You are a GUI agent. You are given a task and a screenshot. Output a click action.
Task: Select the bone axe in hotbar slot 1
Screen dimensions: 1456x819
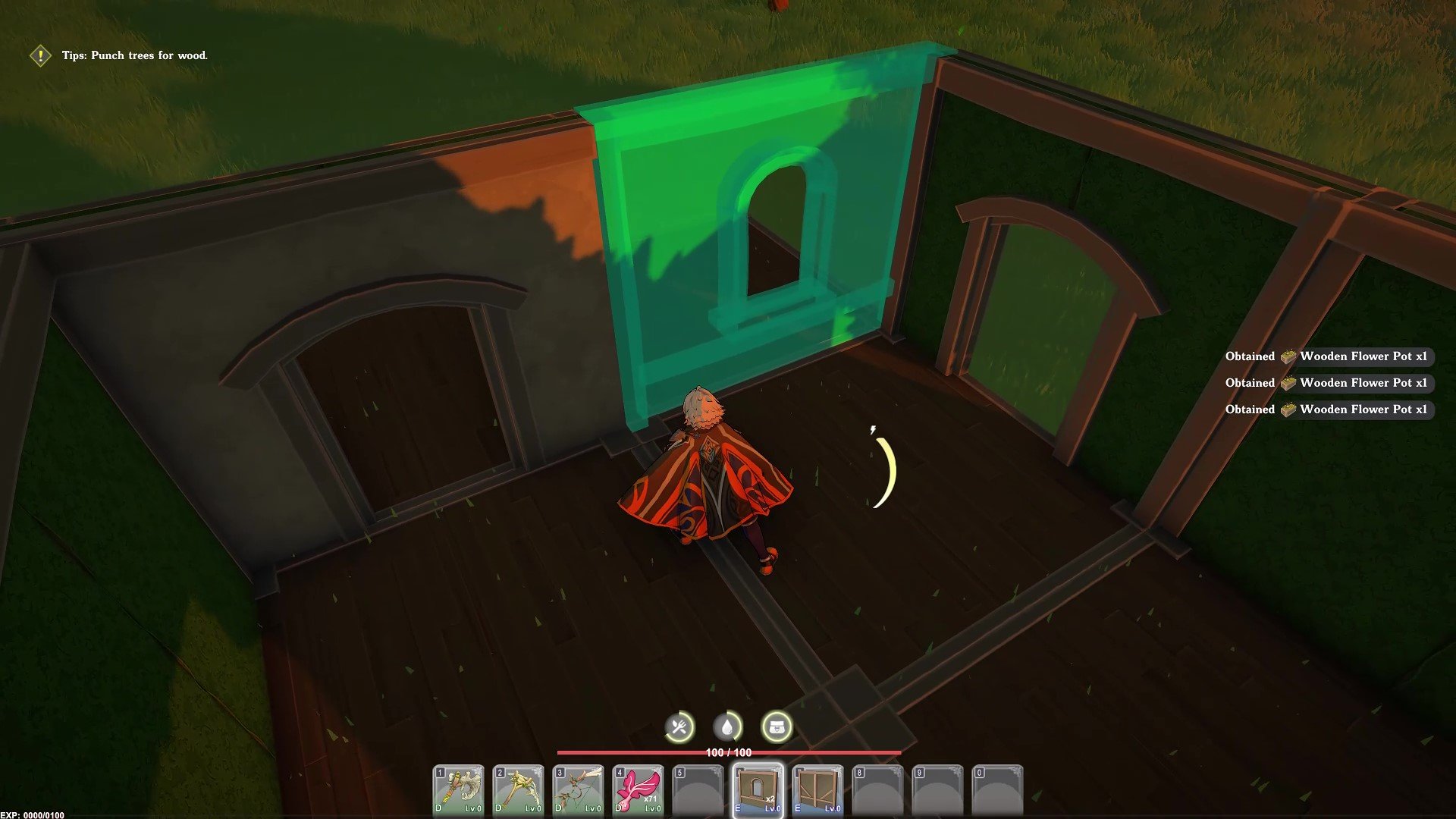pos(459,789)
